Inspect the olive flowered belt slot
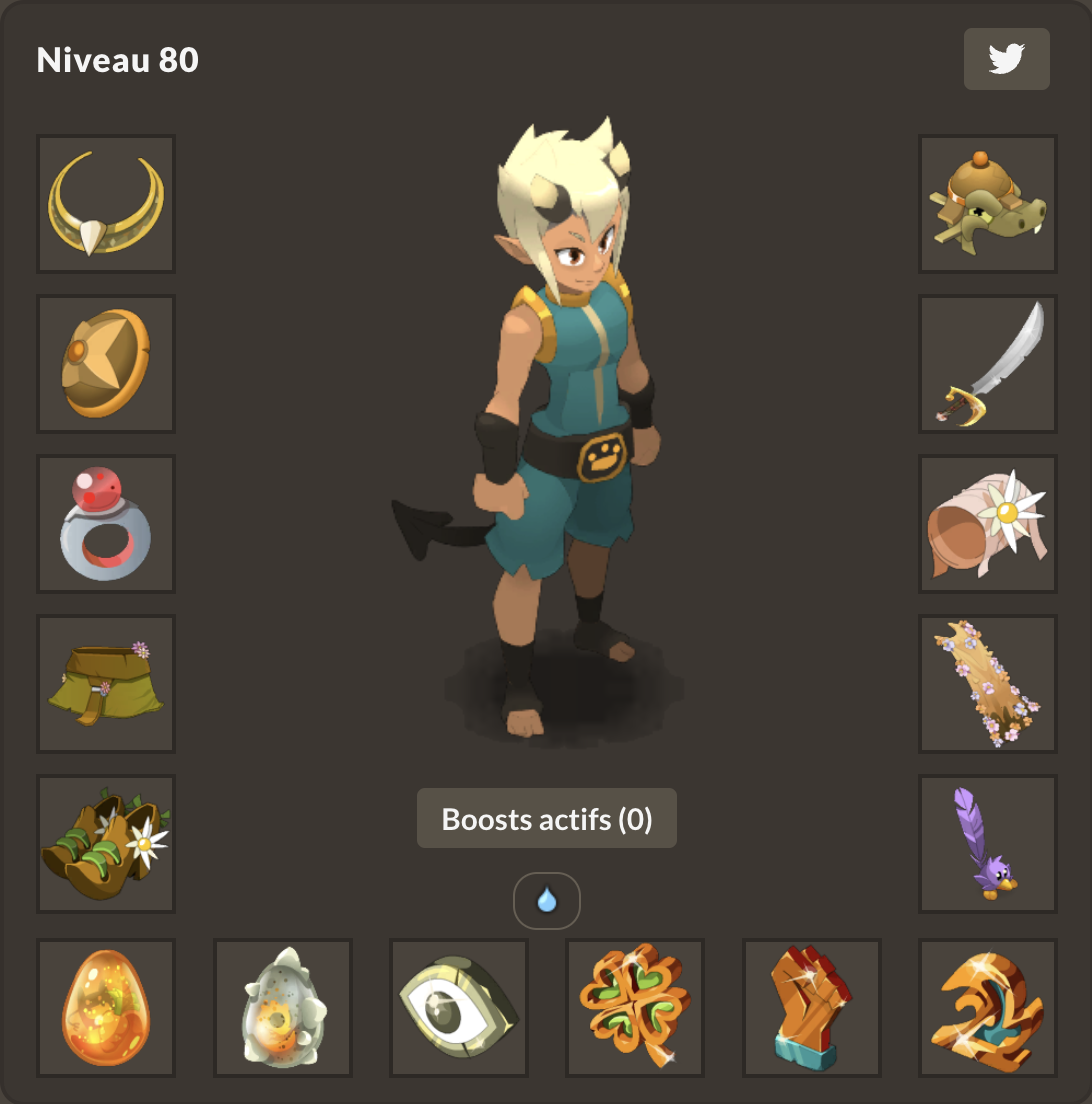1092x1104 pixels. click(x=106, y=684)
